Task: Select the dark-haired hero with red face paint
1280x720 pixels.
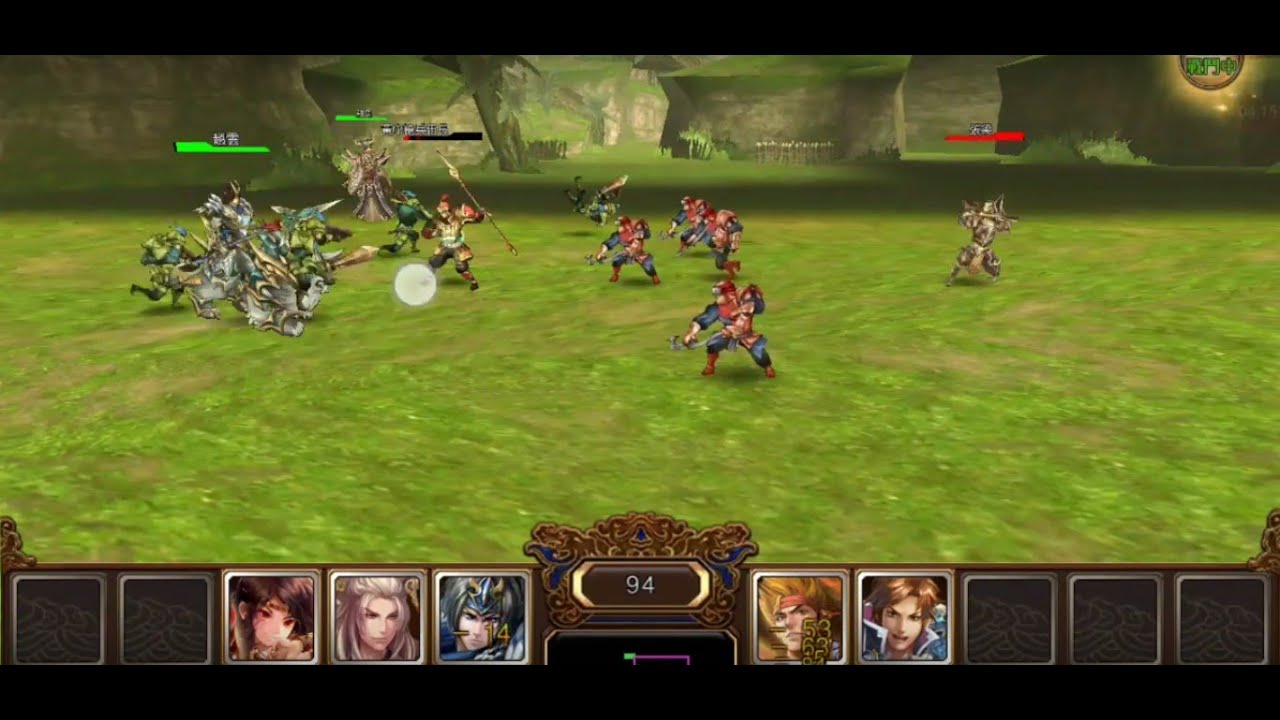Action: click(x=271, y=617)
